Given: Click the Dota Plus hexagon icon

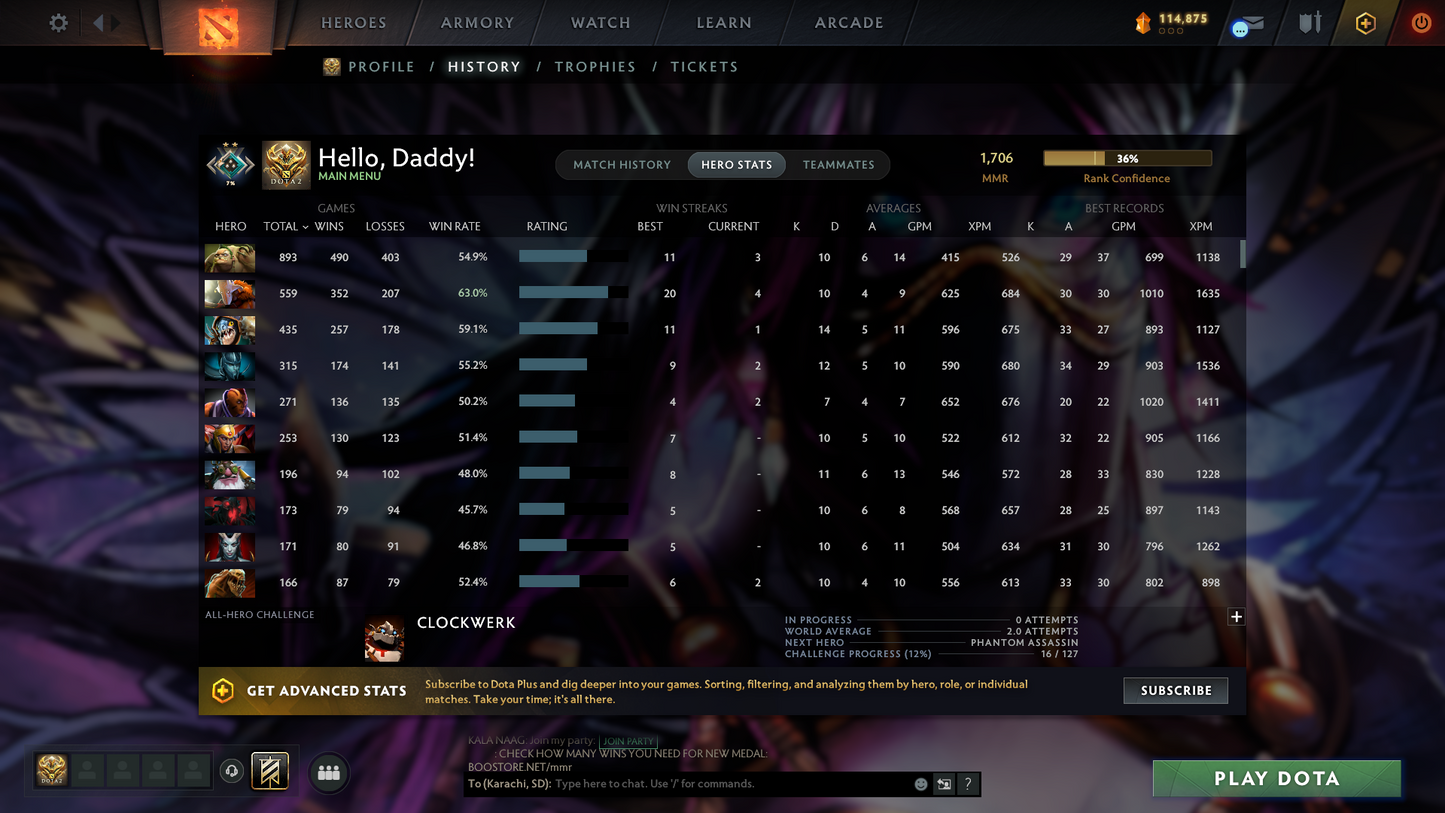Looking at the screenshot, I should pos(1366,22).
